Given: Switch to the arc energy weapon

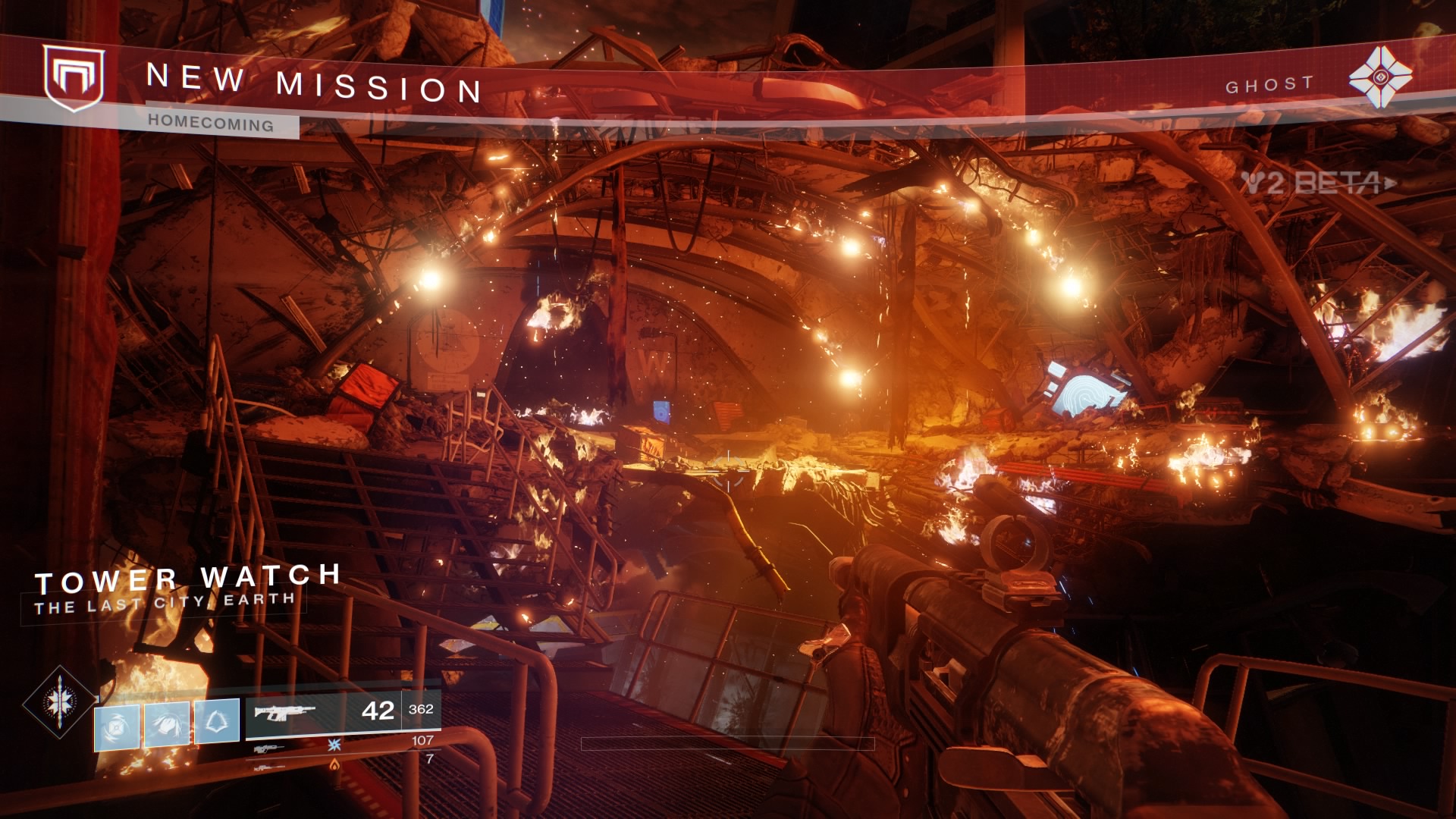Looking at the screenshot, I should (x=270, y=748).
